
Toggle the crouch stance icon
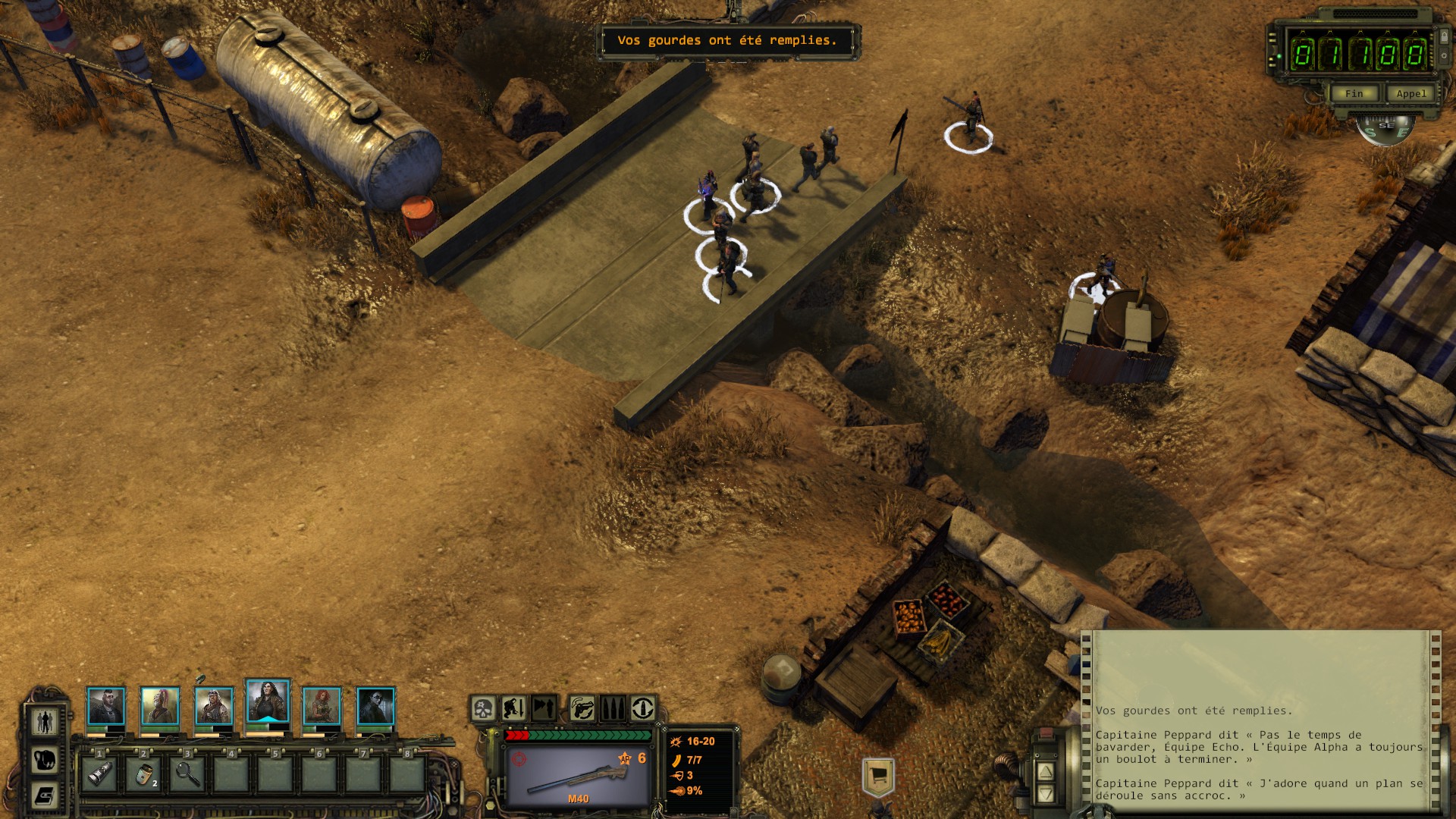click(x=513, y=709)
